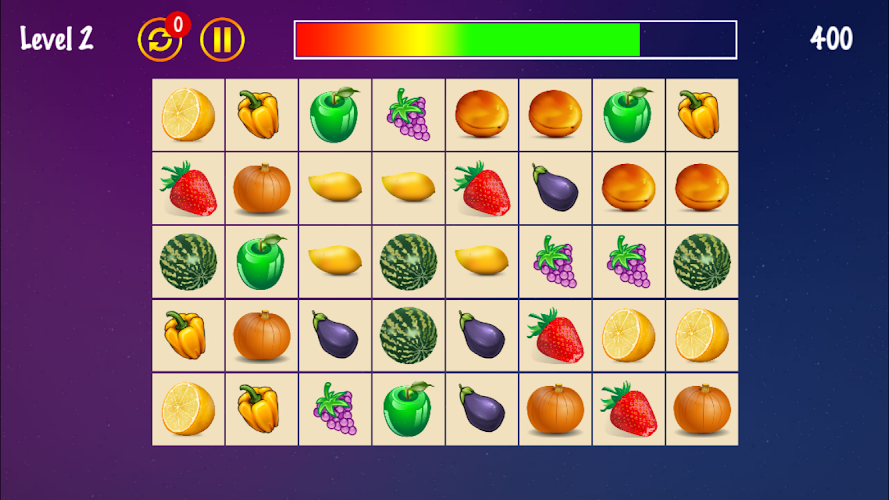
Task: Use the shuffle refresh button
Action: 159,40
